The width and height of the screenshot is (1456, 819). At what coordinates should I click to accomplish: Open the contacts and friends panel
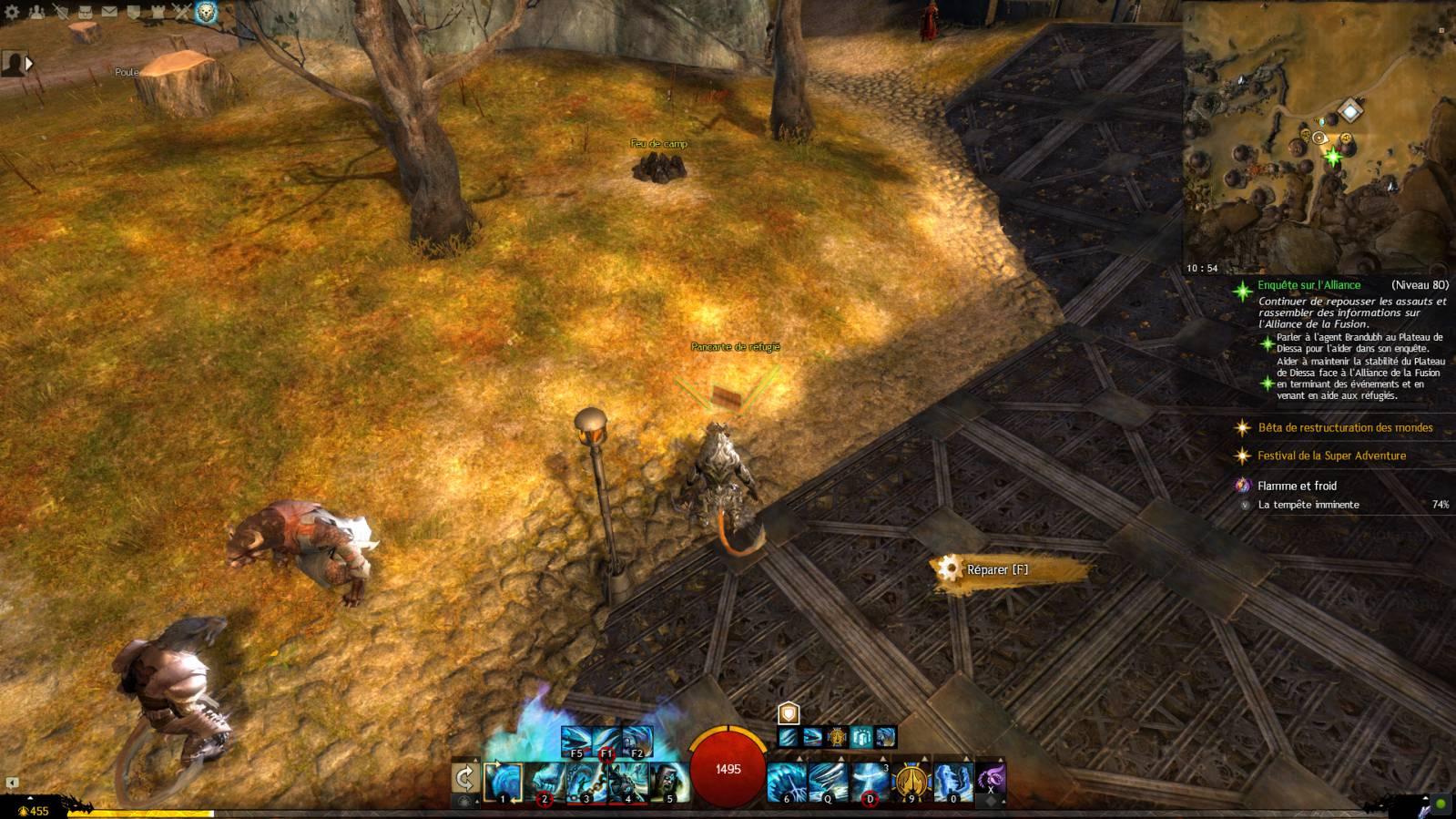click(36, 12)
